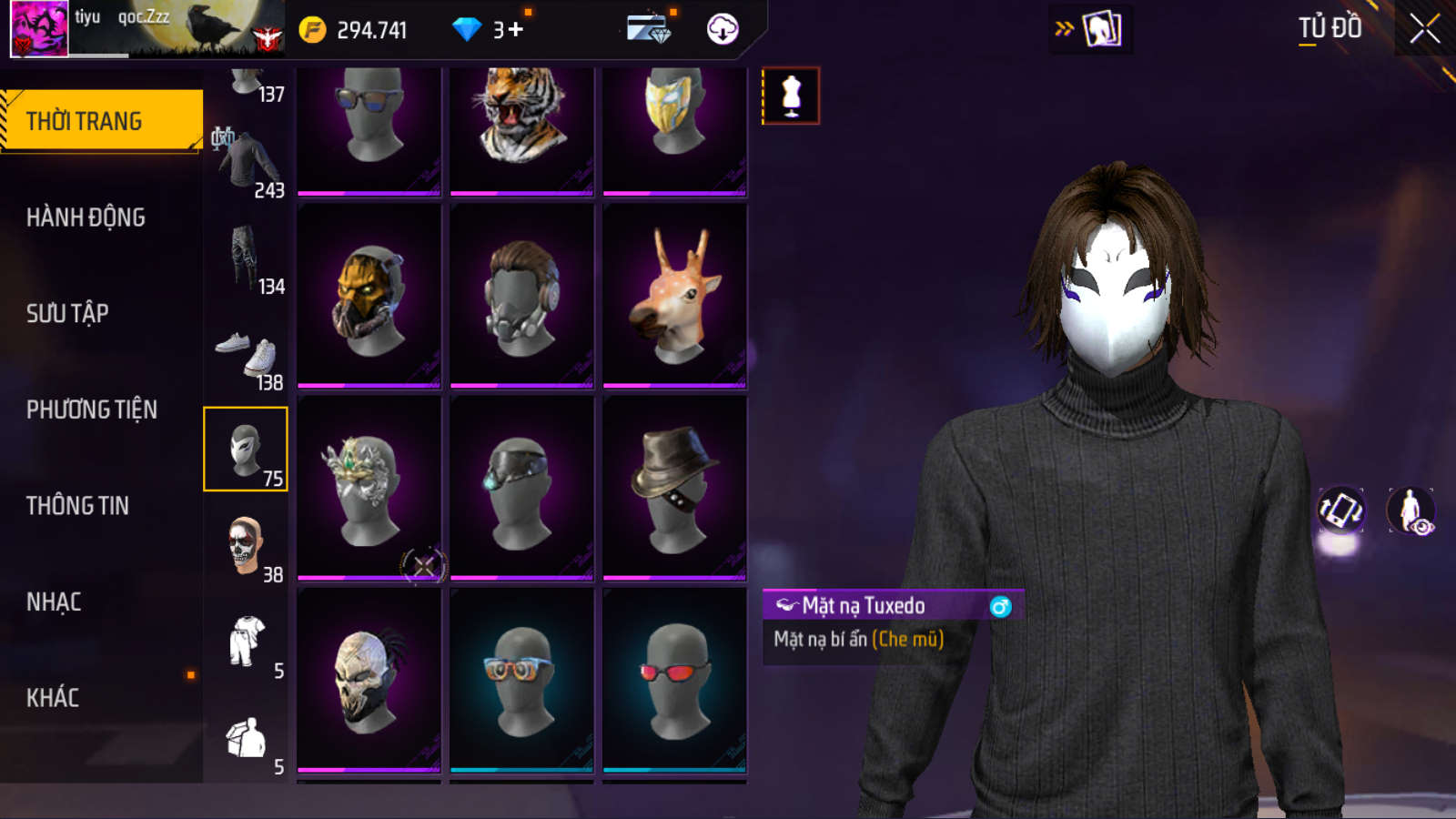Rotate the character preview view
This screenshot has height=819, width=1456.
[1340, 511]
